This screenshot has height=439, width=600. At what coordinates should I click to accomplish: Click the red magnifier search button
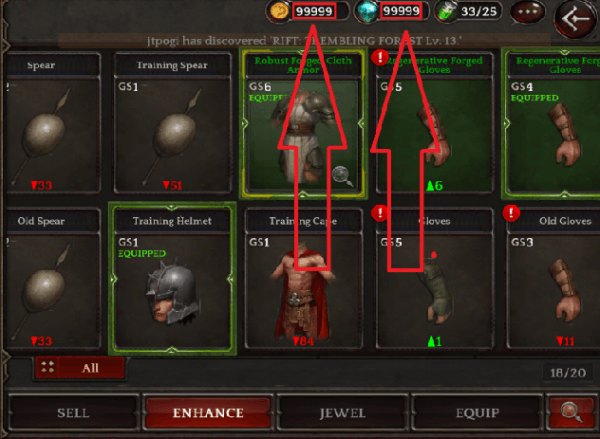tap(572, 412)
